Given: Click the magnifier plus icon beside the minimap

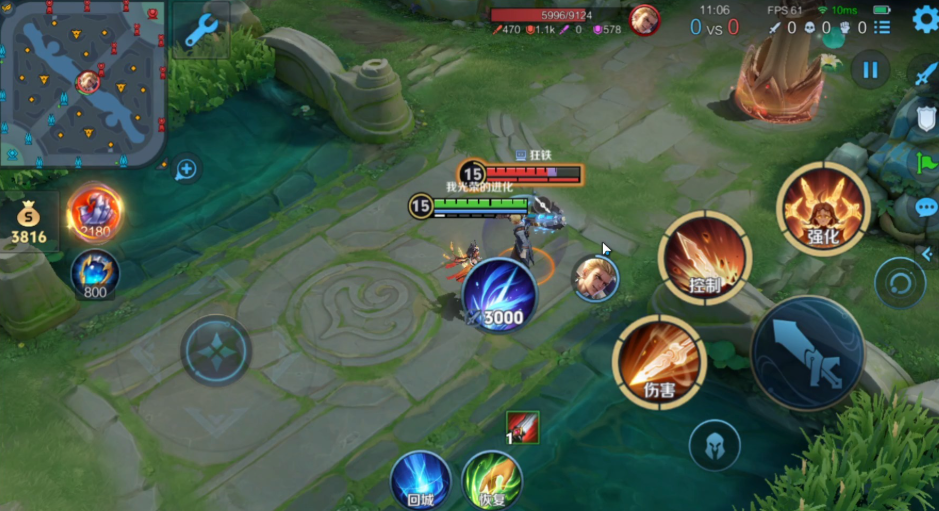Looking at the screenshot, I should coord(186,169).
